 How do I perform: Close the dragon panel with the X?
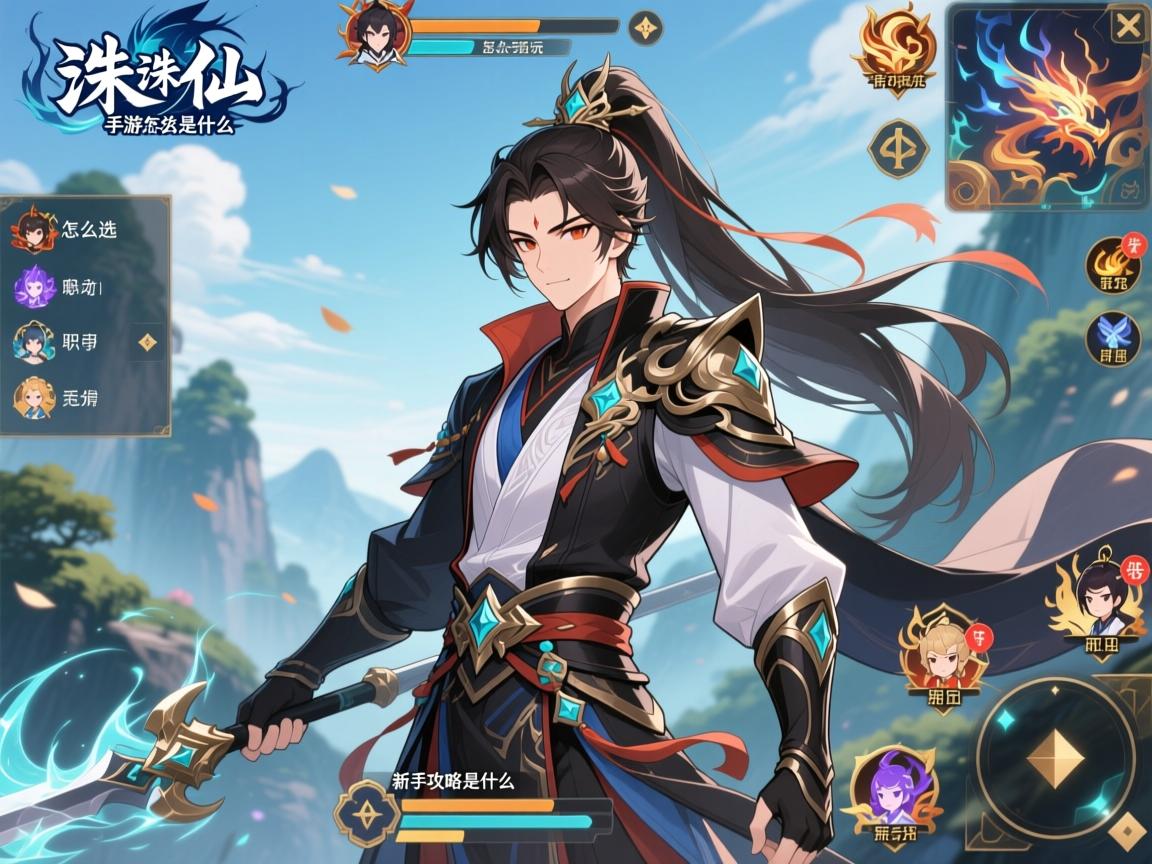pos(1128,26)
